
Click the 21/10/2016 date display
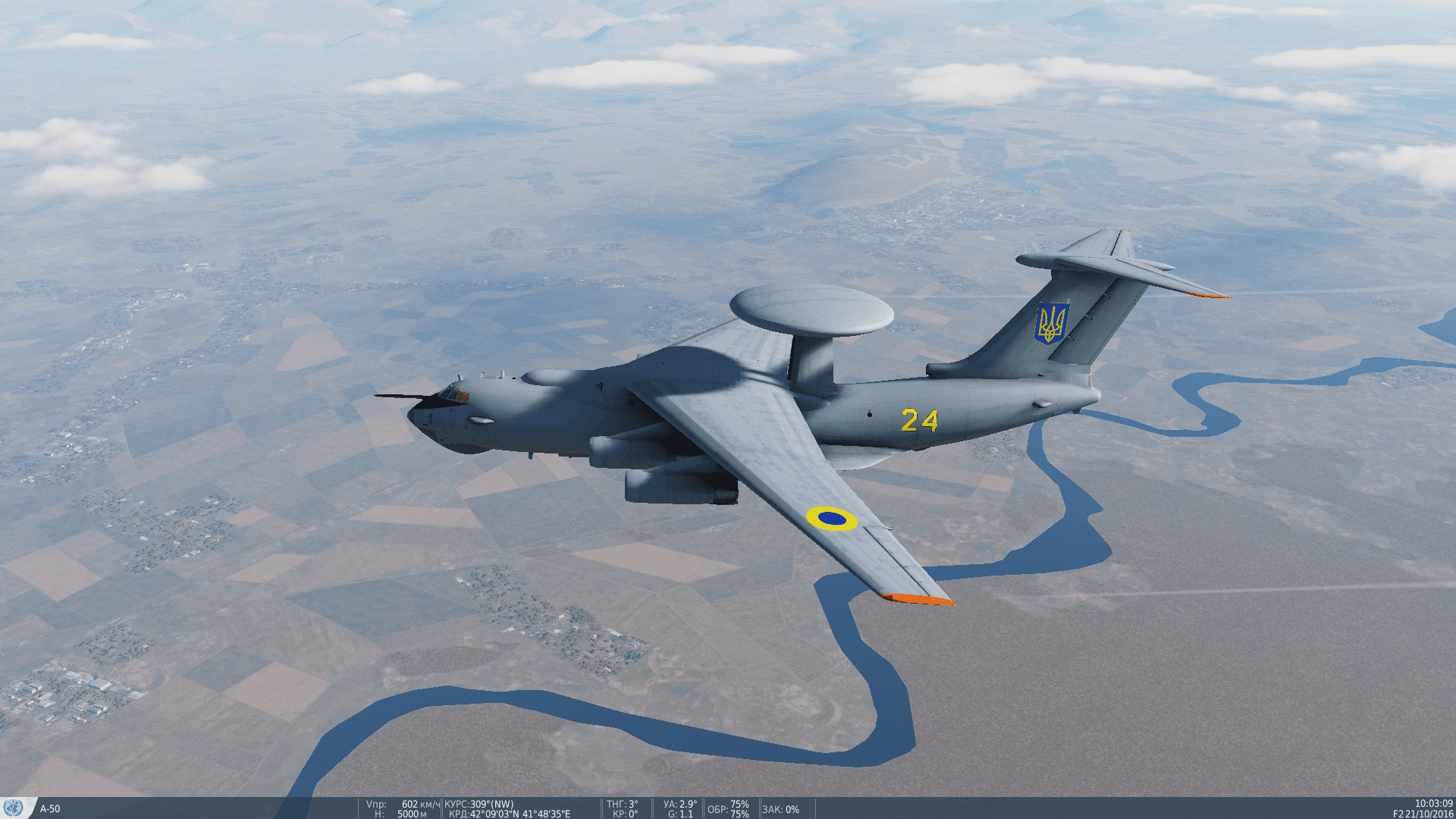(1430, 814)
